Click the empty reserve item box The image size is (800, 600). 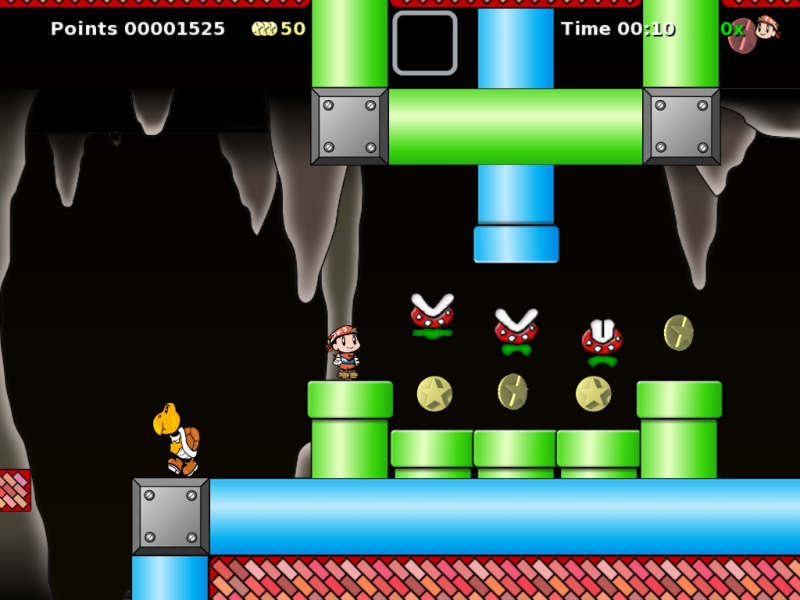[x=425, y=43]
